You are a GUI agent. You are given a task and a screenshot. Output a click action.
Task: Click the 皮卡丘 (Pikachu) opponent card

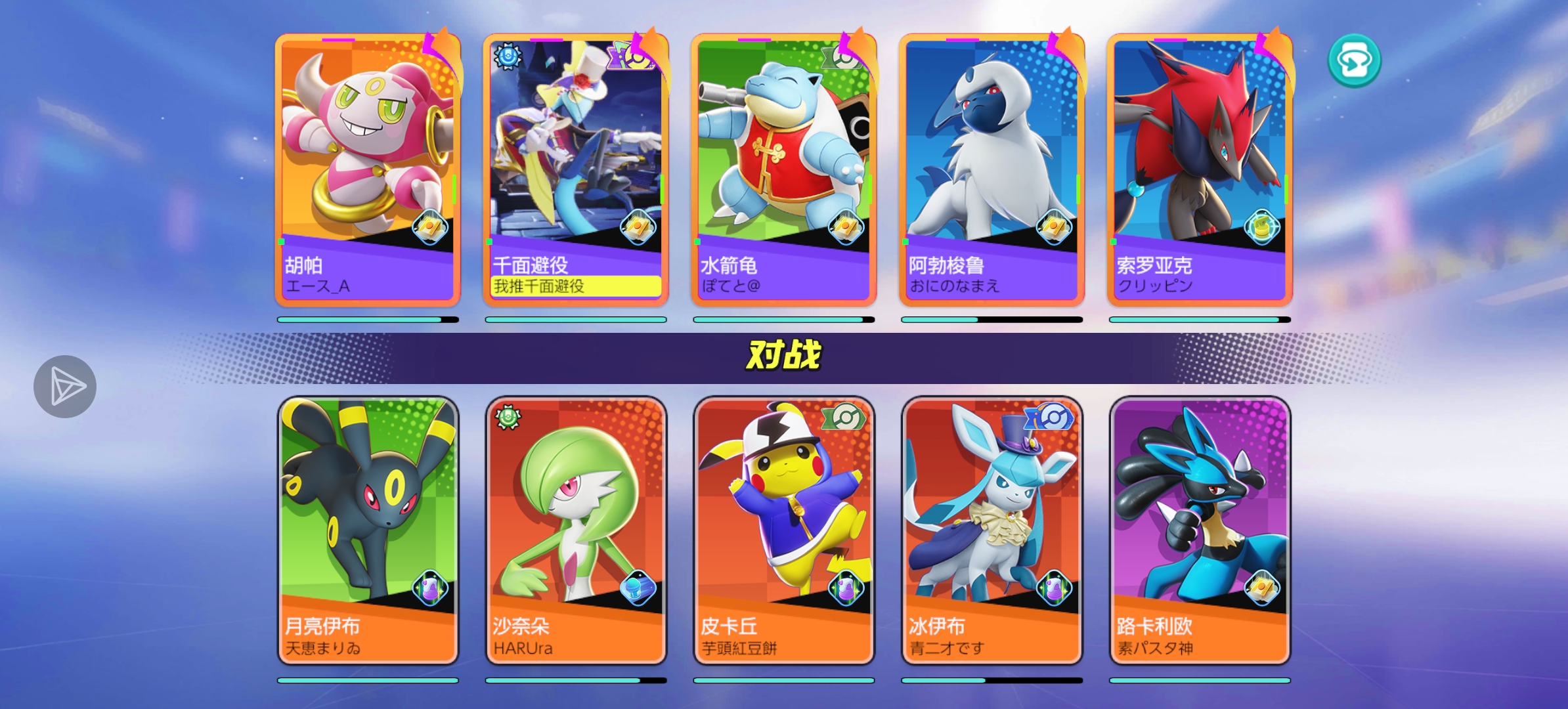point(783,530)
